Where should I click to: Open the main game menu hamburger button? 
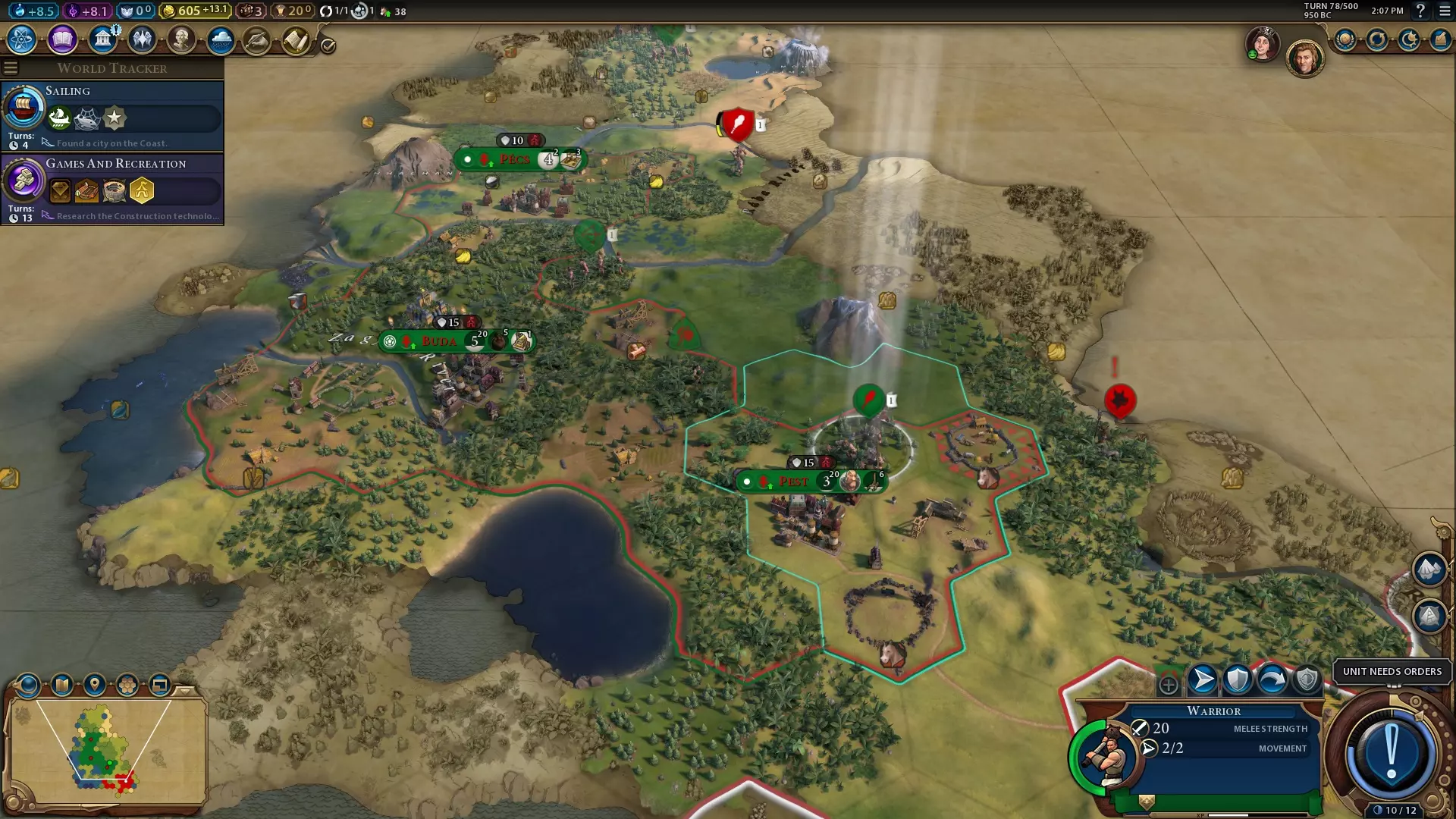pyautogui.click(x=1445, y=11)
